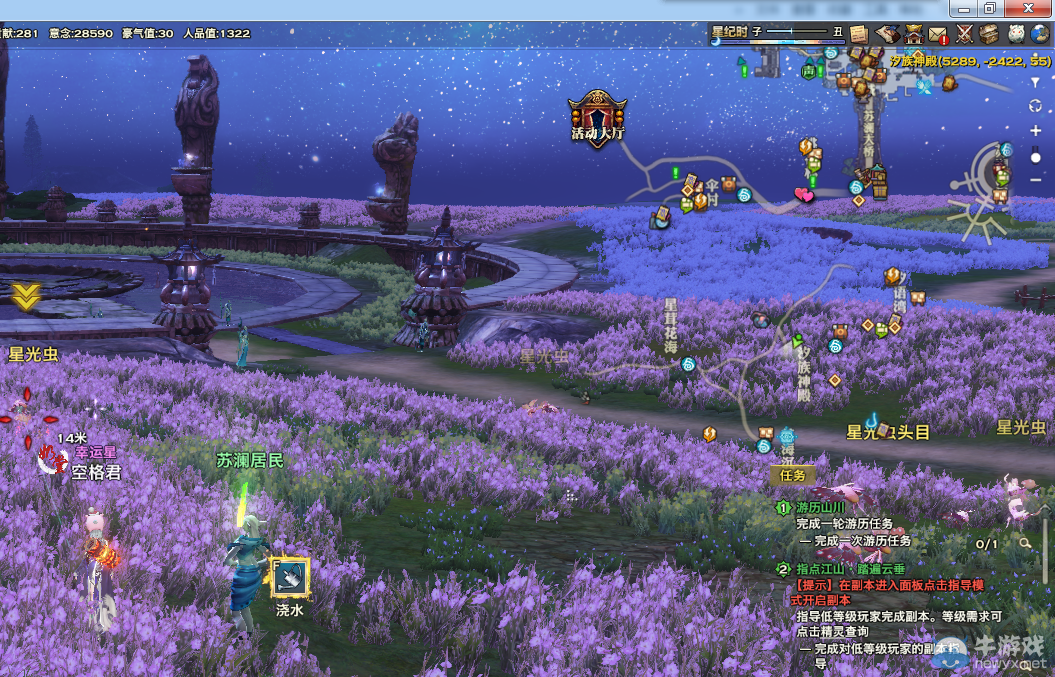
Task: Expand the yellow double-chevron arrow
Action: pyautogui.click(x=26, y=295)
